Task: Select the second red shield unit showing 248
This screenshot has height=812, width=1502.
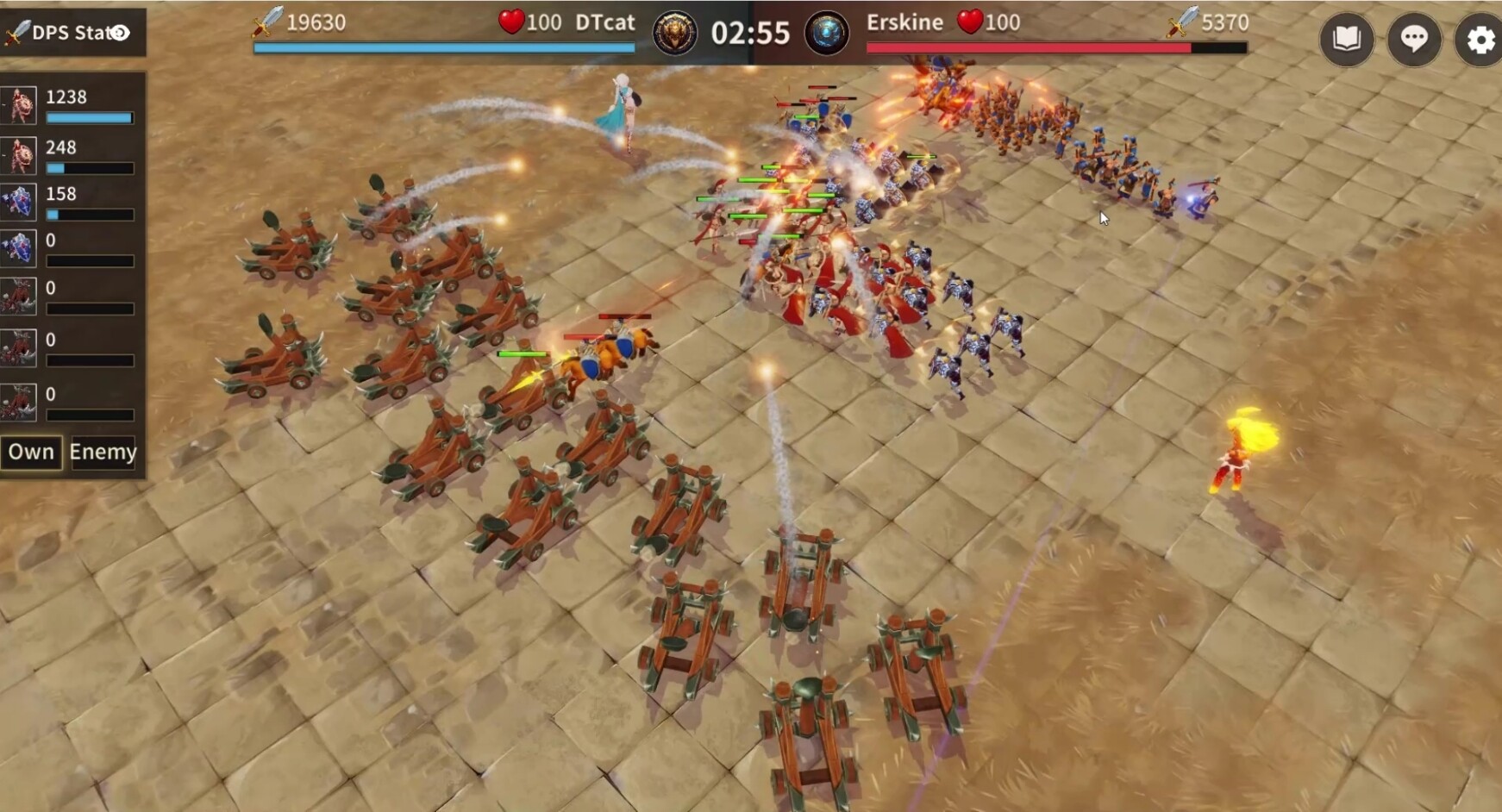Action: click(x=18, y=156)
